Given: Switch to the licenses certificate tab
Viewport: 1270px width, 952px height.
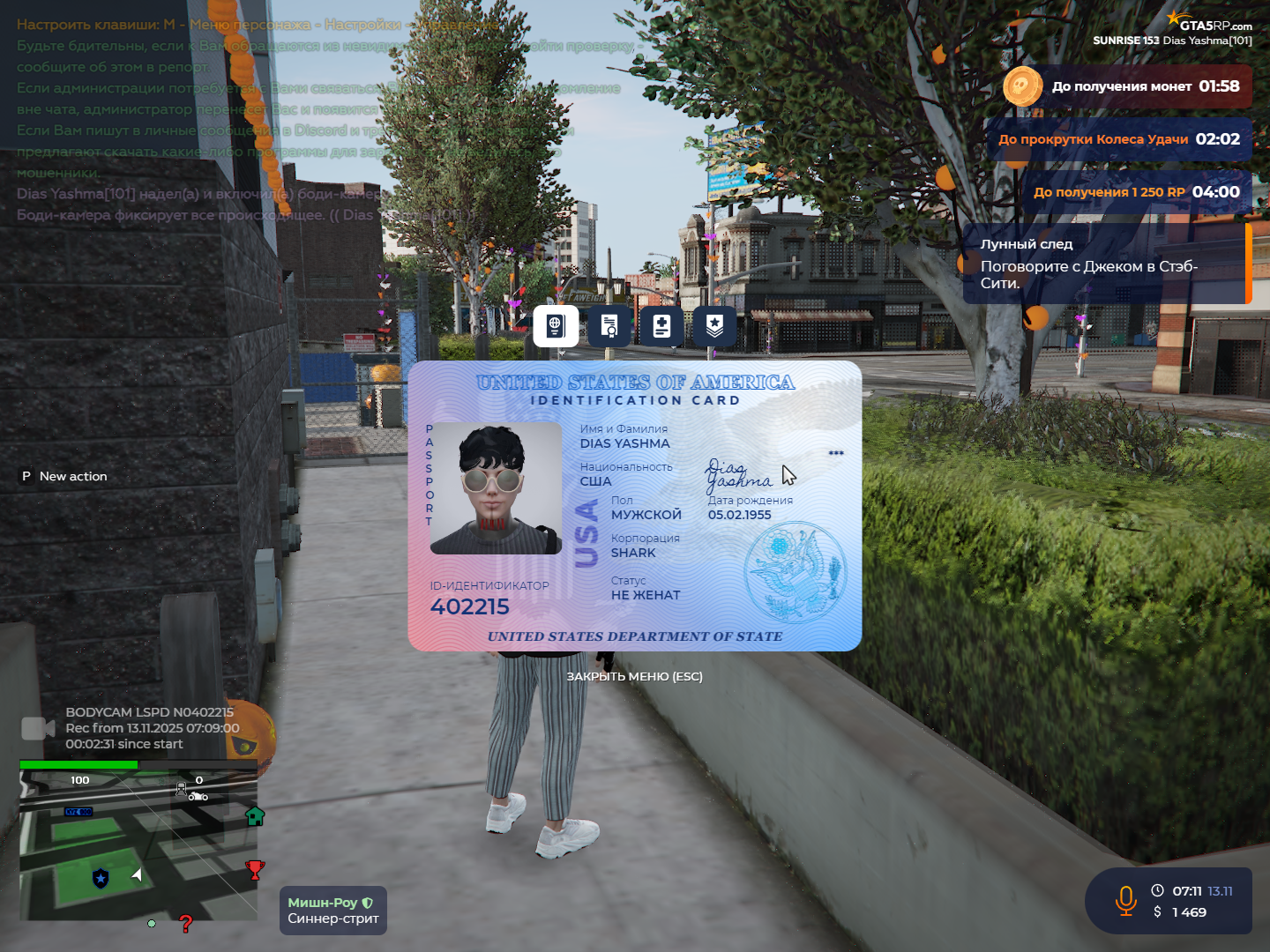Looking at the screenshot, I should (x=609, y=326).
